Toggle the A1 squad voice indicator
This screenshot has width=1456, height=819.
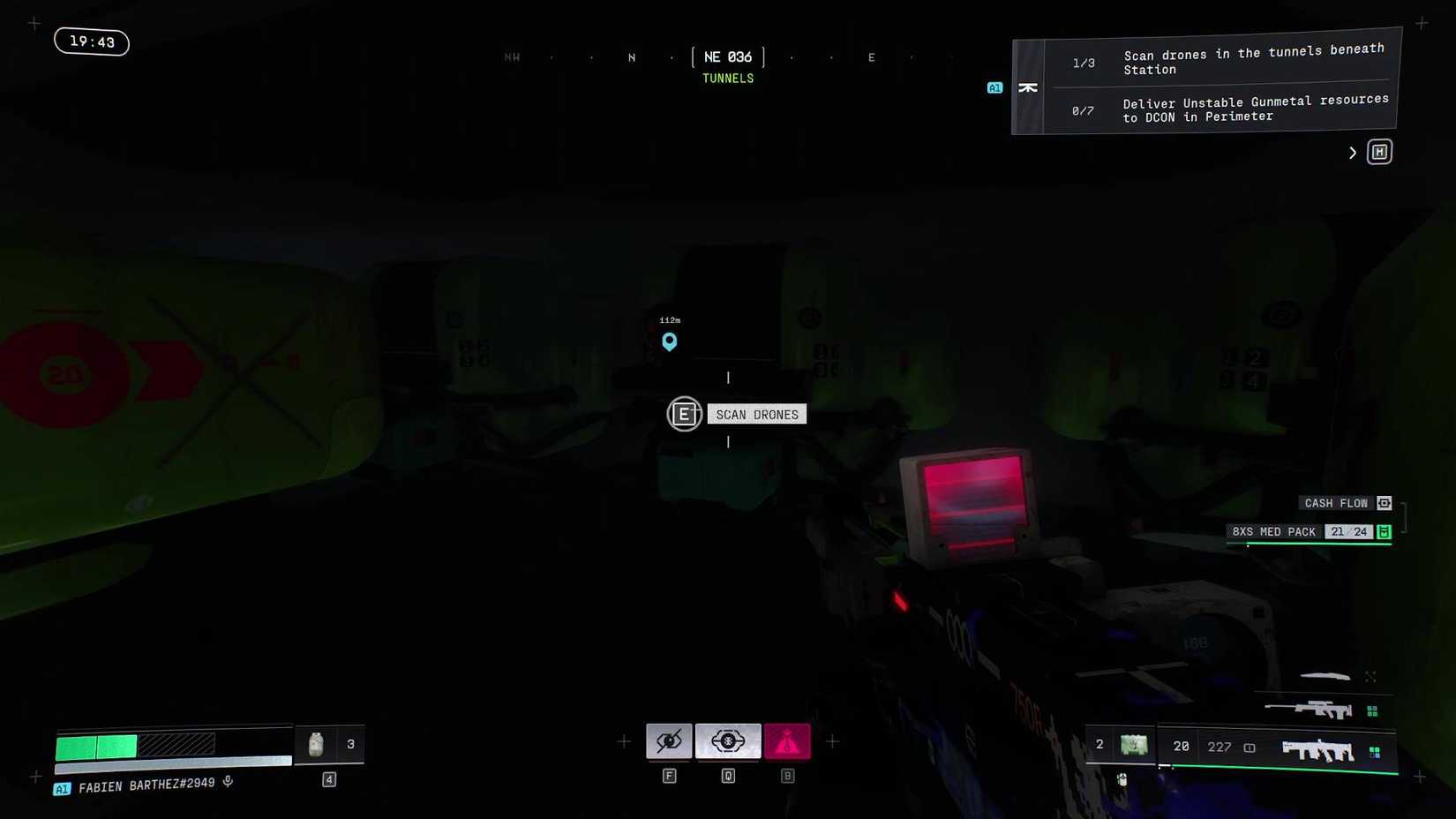pos(994,87)
